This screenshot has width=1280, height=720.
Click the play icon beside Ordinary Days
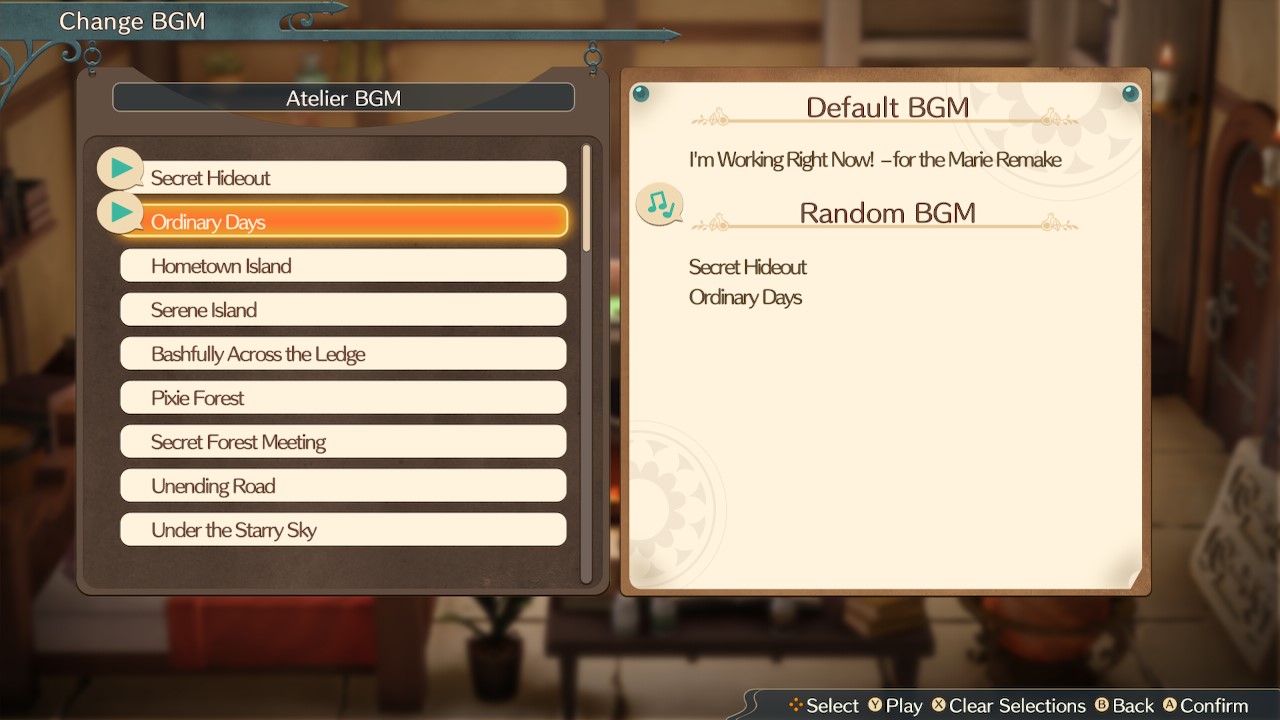pyautogui.click(x=120, y=212)
